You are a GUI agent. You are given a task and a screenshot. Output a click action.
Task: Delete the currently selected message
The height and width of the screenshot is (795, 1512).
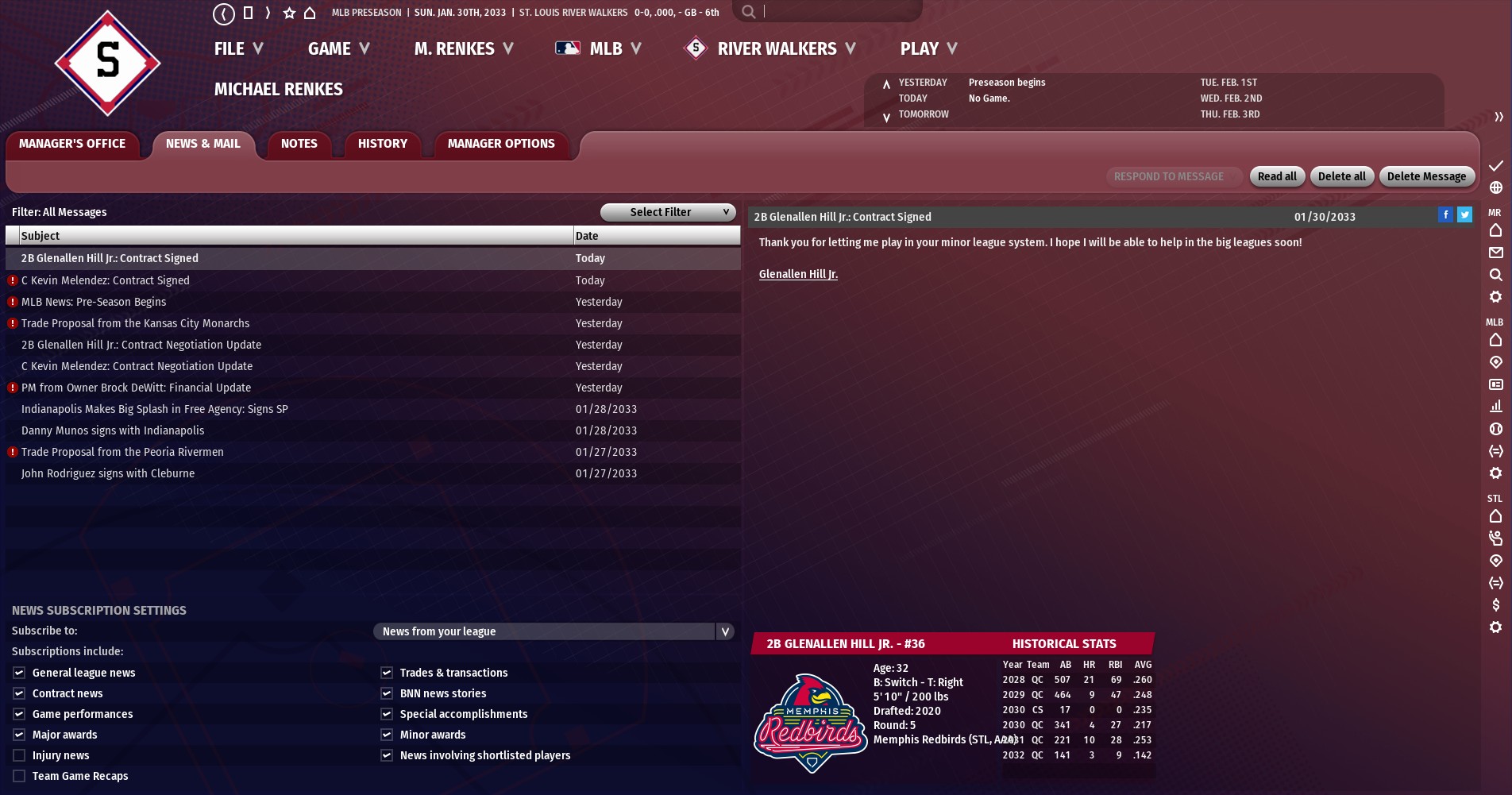coord(1426,176)
